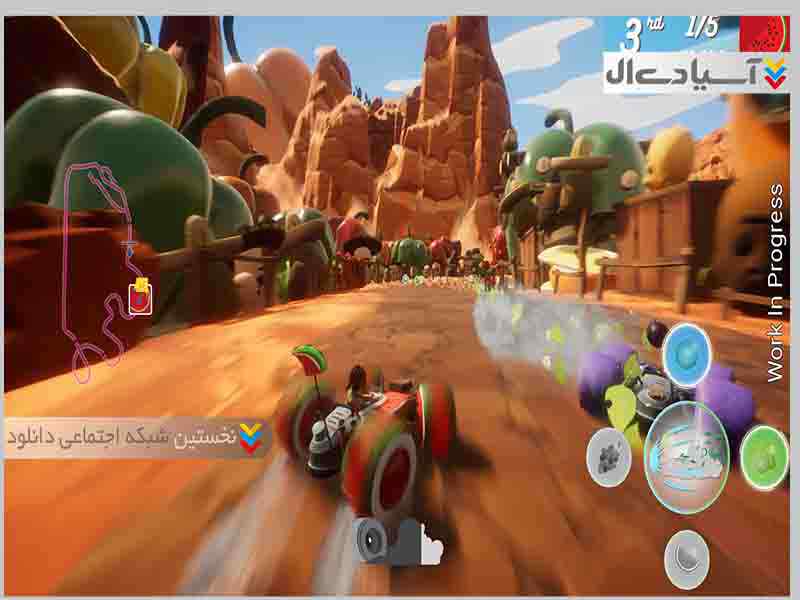The image size is (800, 600).
Task: Use the green round ability button
Action: [764, 457]
